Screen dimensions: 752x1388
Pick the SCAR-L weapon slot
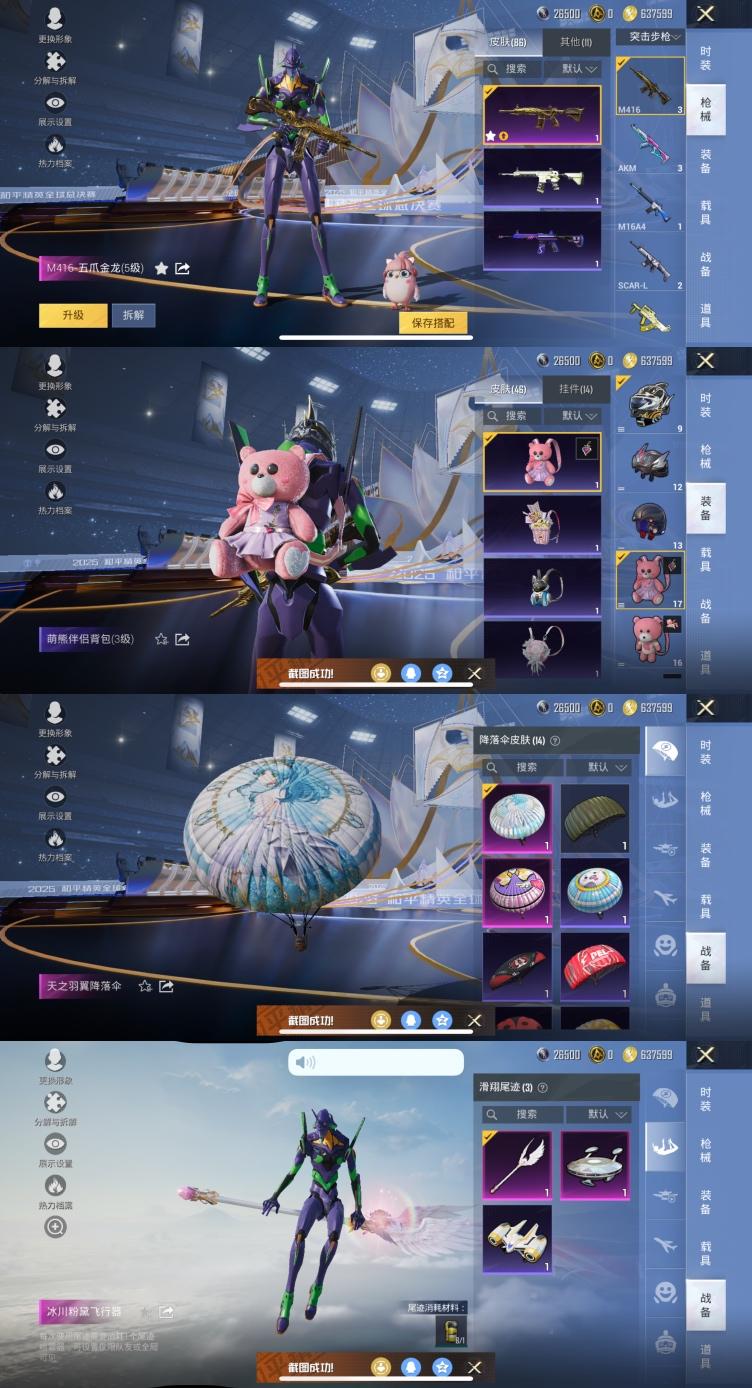click(x=649, y=264)
